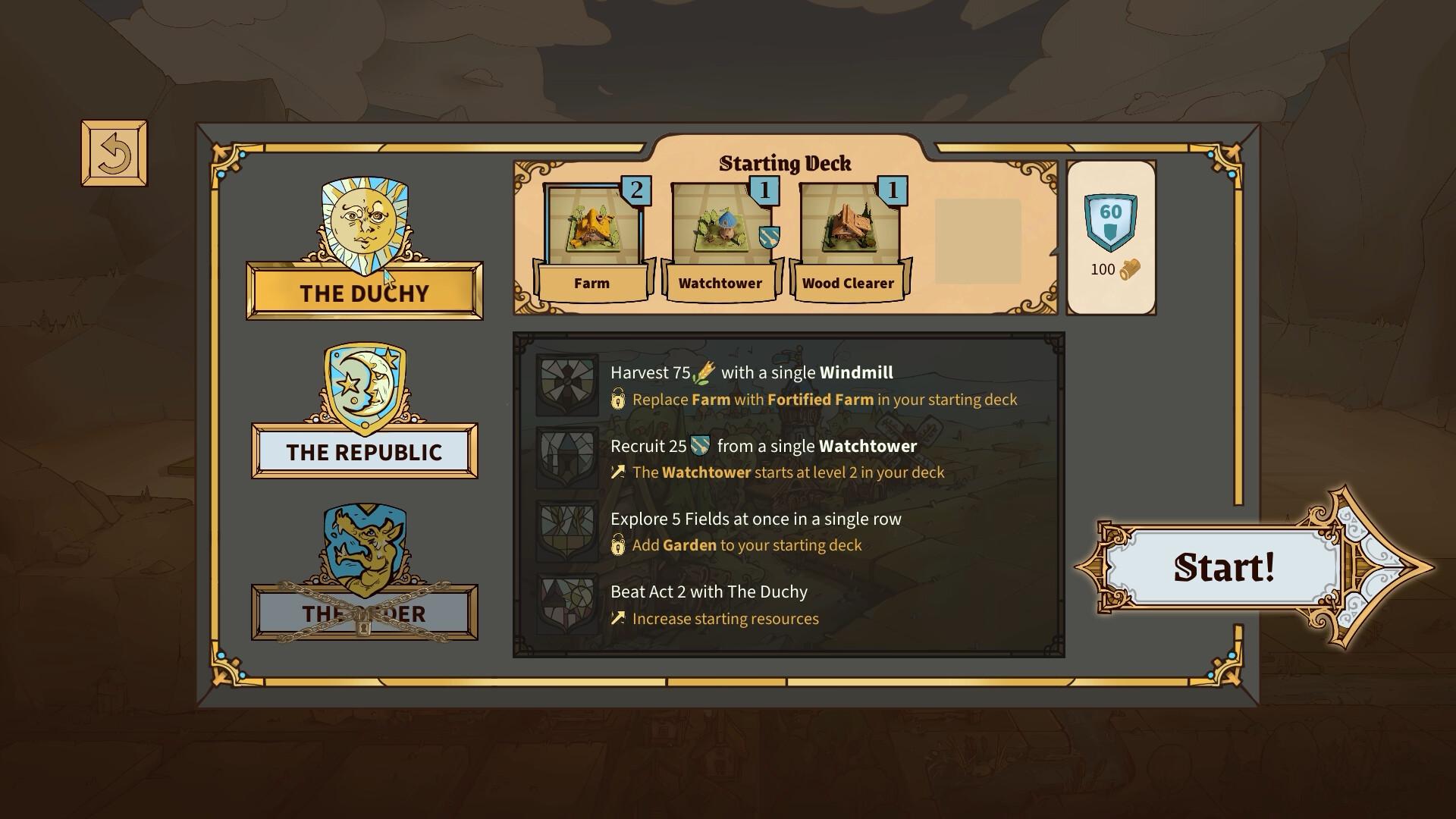
Task: Select The Duchy faction
Action: click(365, 293)
